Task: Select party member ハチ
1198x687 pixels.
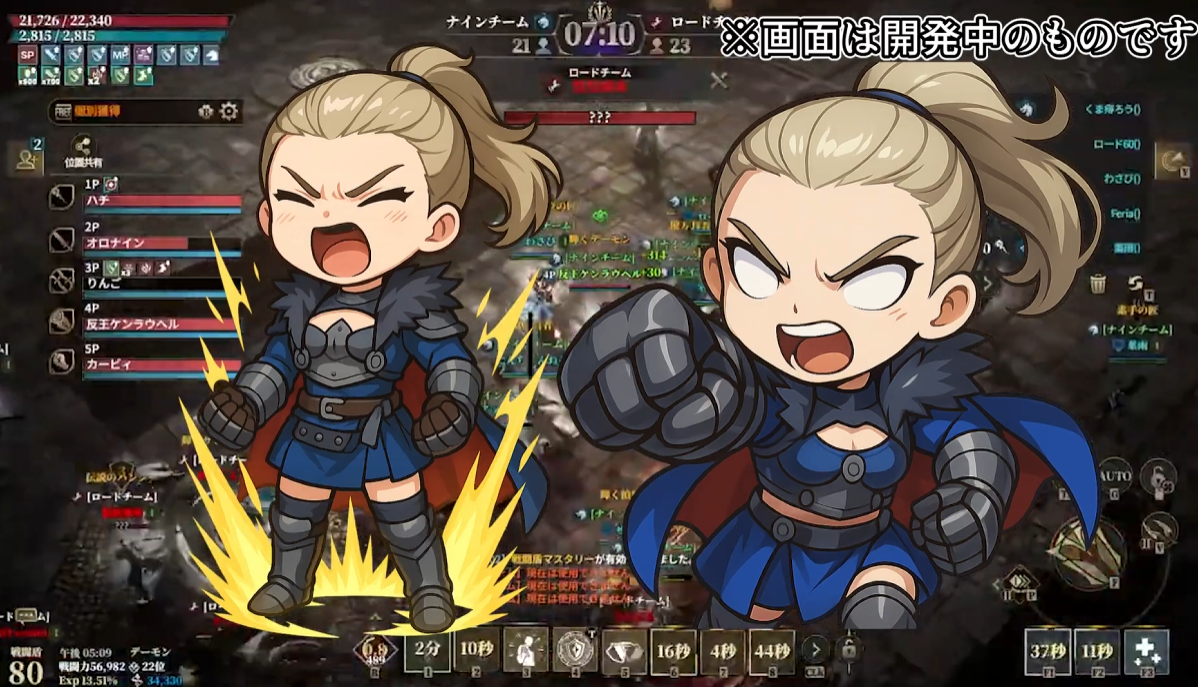Action: click(x=162, y=200)
